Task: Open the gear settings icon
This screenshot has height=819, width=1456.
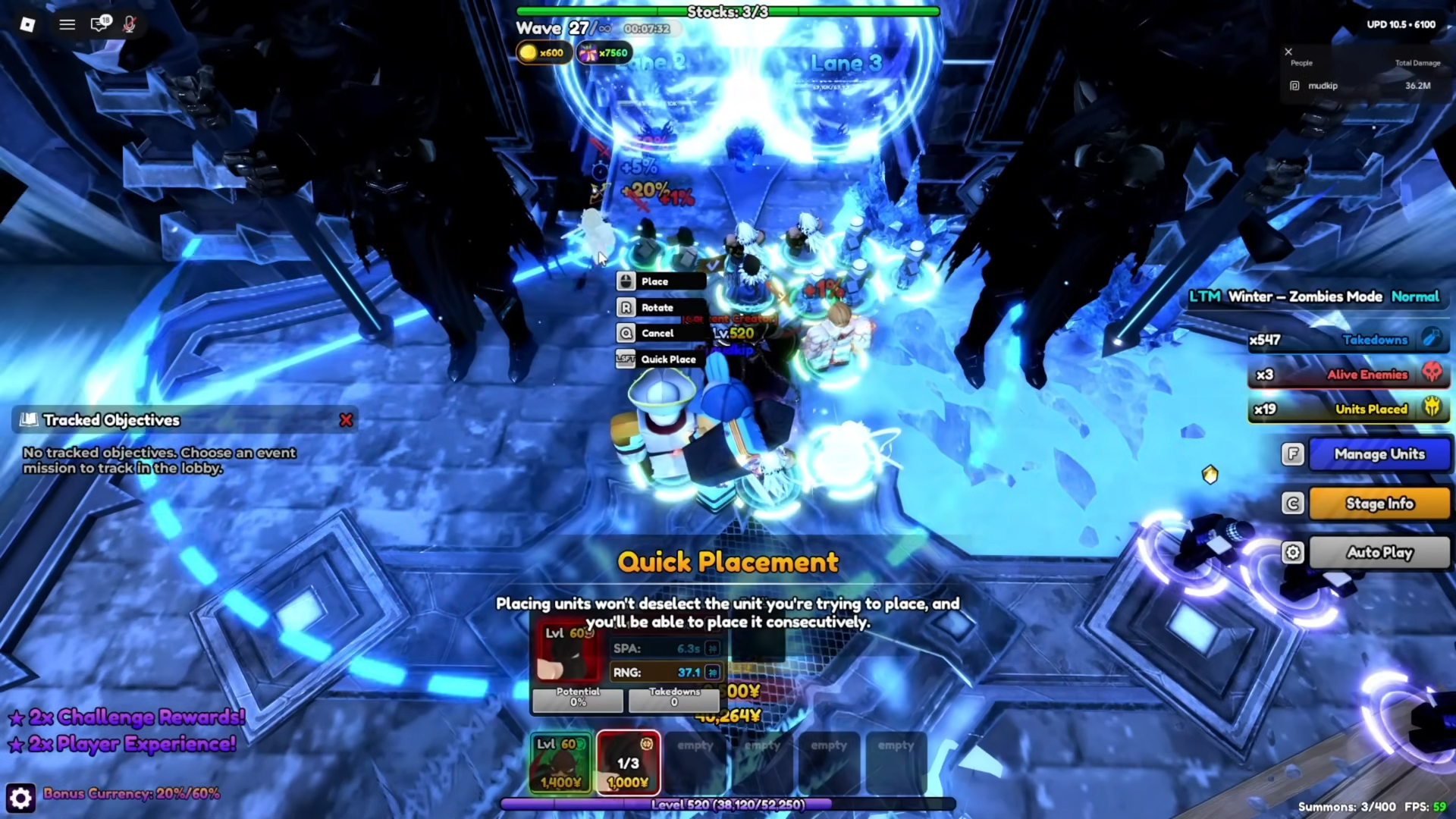Action: (20, 798)
